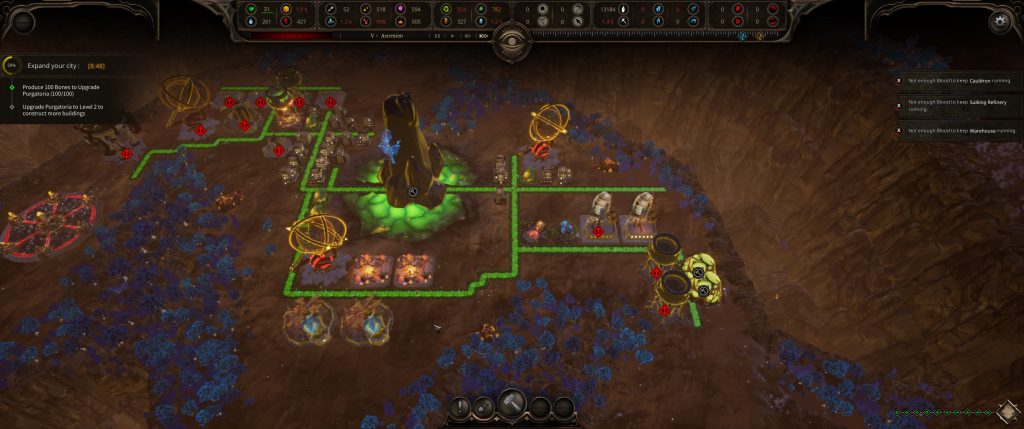Dismiss the Cauldron blood warning
The image size is (1024, 429).
[898, 80]
